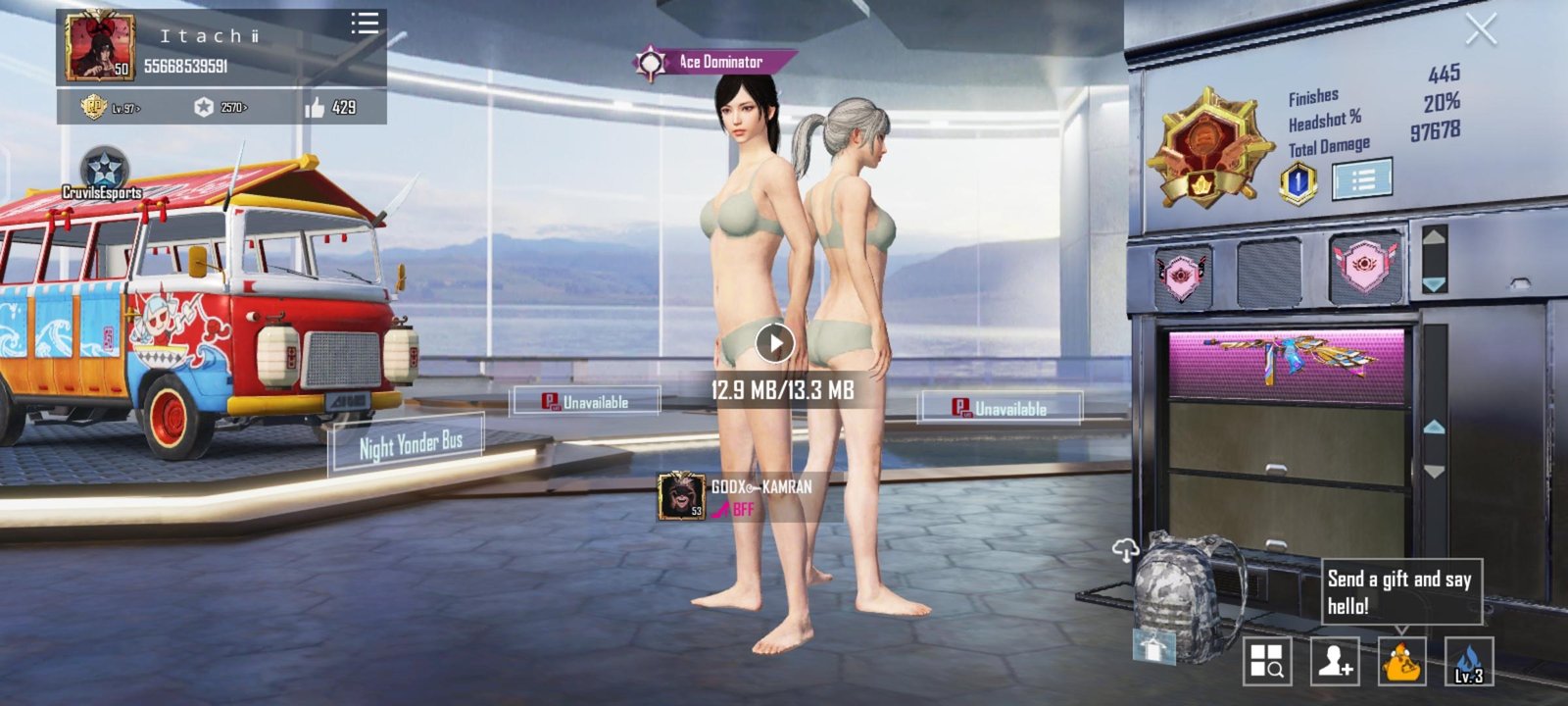Click the Ace Dominator title banner
Image resolution: width=1568 pixels, height=706 pixels.
tap(715, 63)
